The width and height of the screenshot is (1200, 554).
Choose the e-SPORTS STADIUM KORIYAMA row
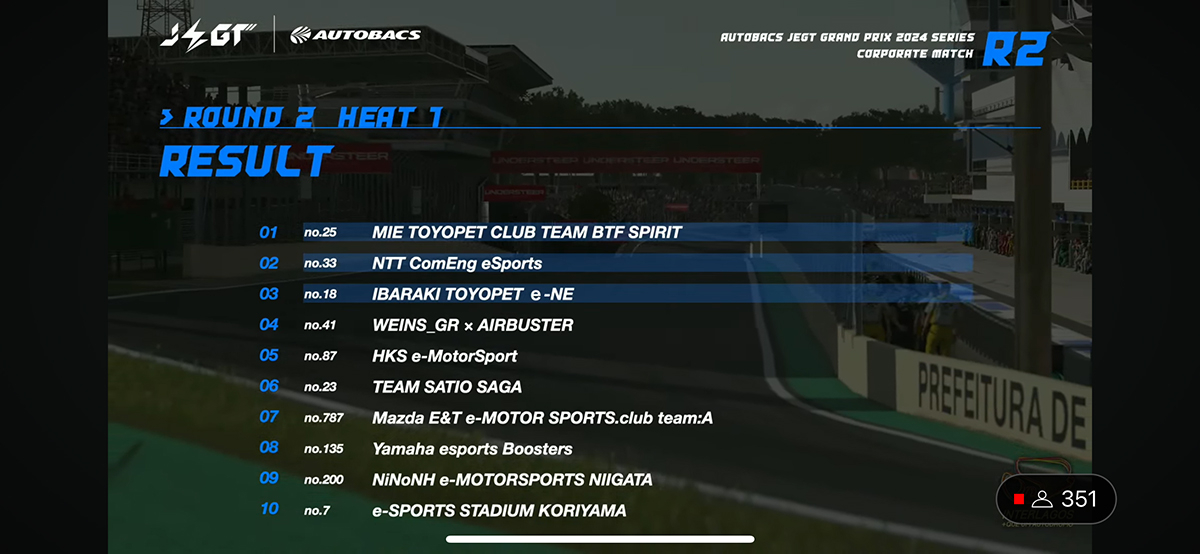[499, 511]
